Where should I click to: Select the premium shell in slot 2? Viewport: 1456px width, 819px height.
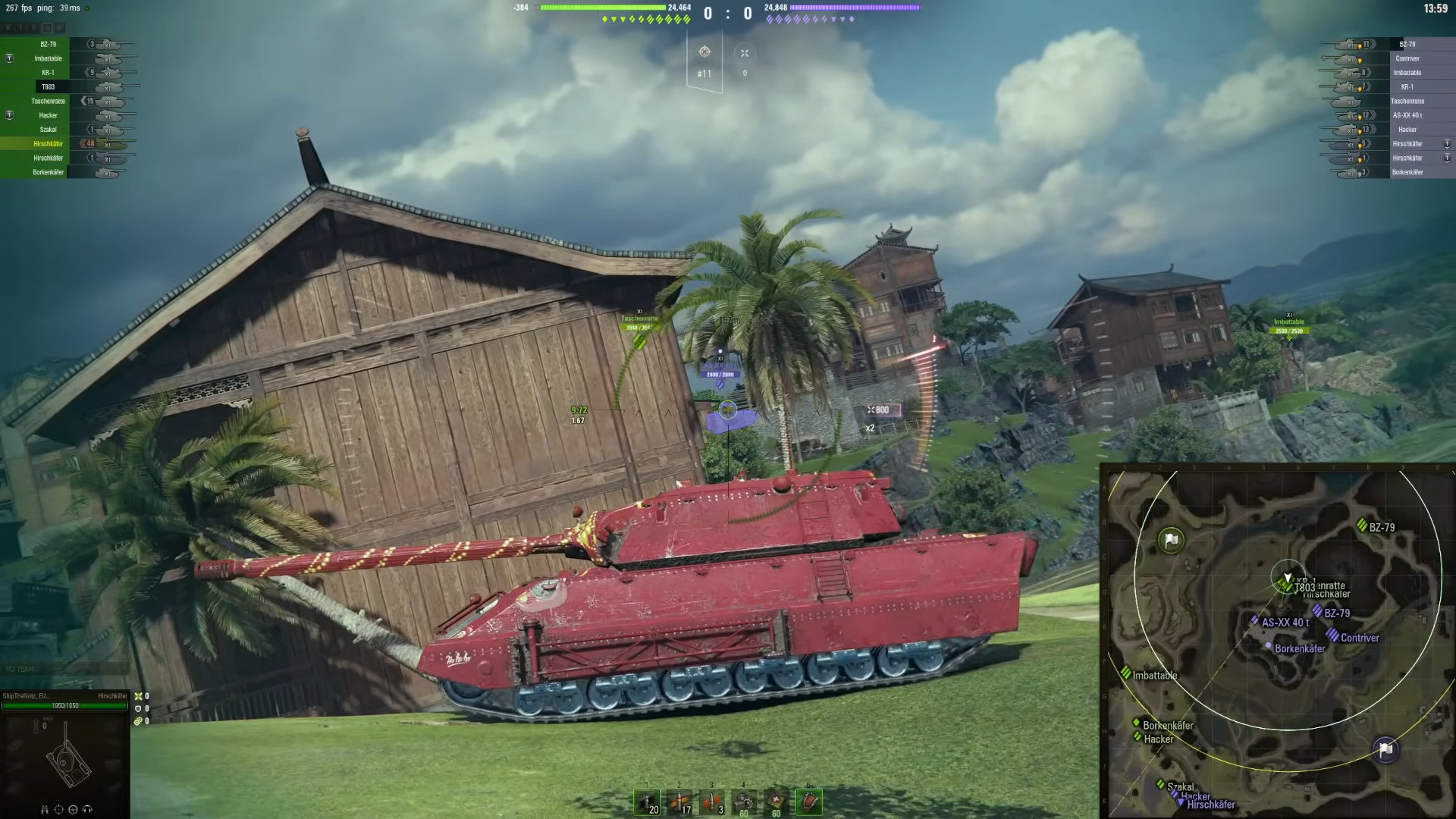[x=679, y=801]
